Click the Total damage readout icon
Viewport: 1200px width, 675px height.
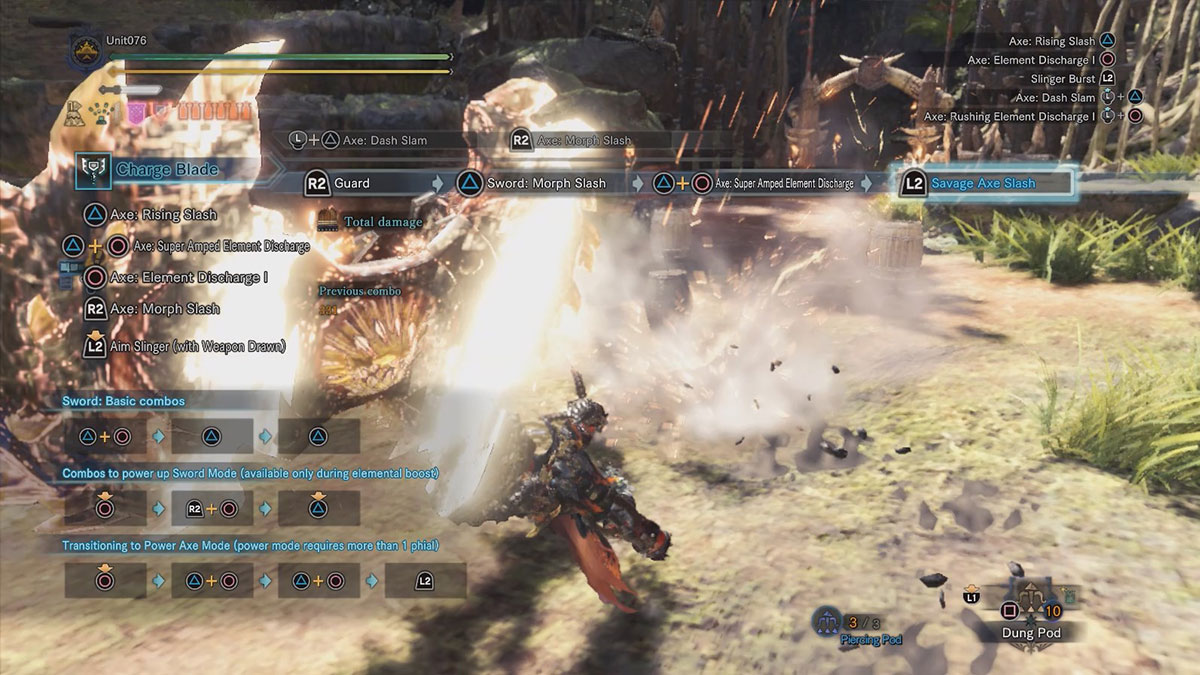[328, 220]
